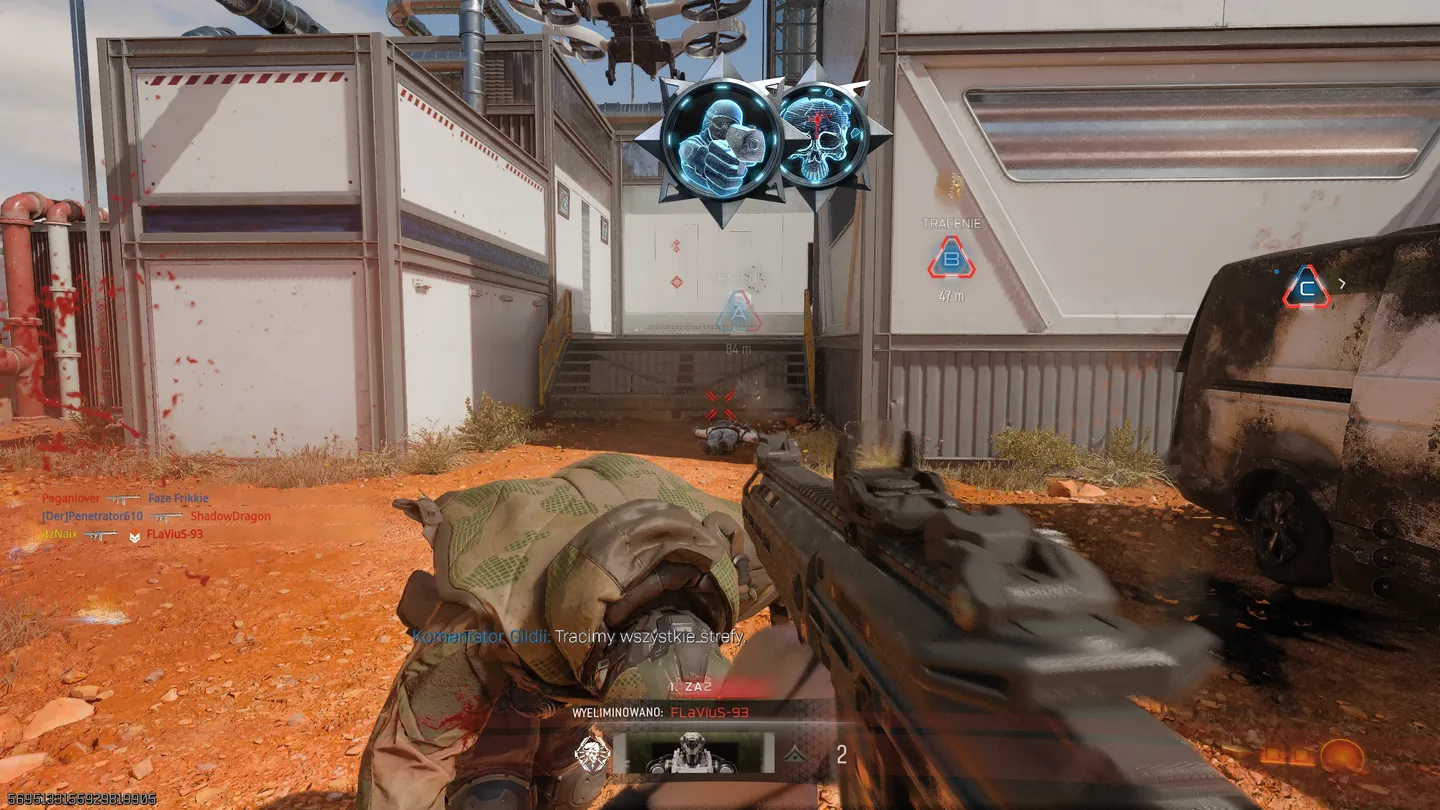Select the A.G.R. scorestreak drone icon
Screen dimensions: 1440x810
pos(690,755)
